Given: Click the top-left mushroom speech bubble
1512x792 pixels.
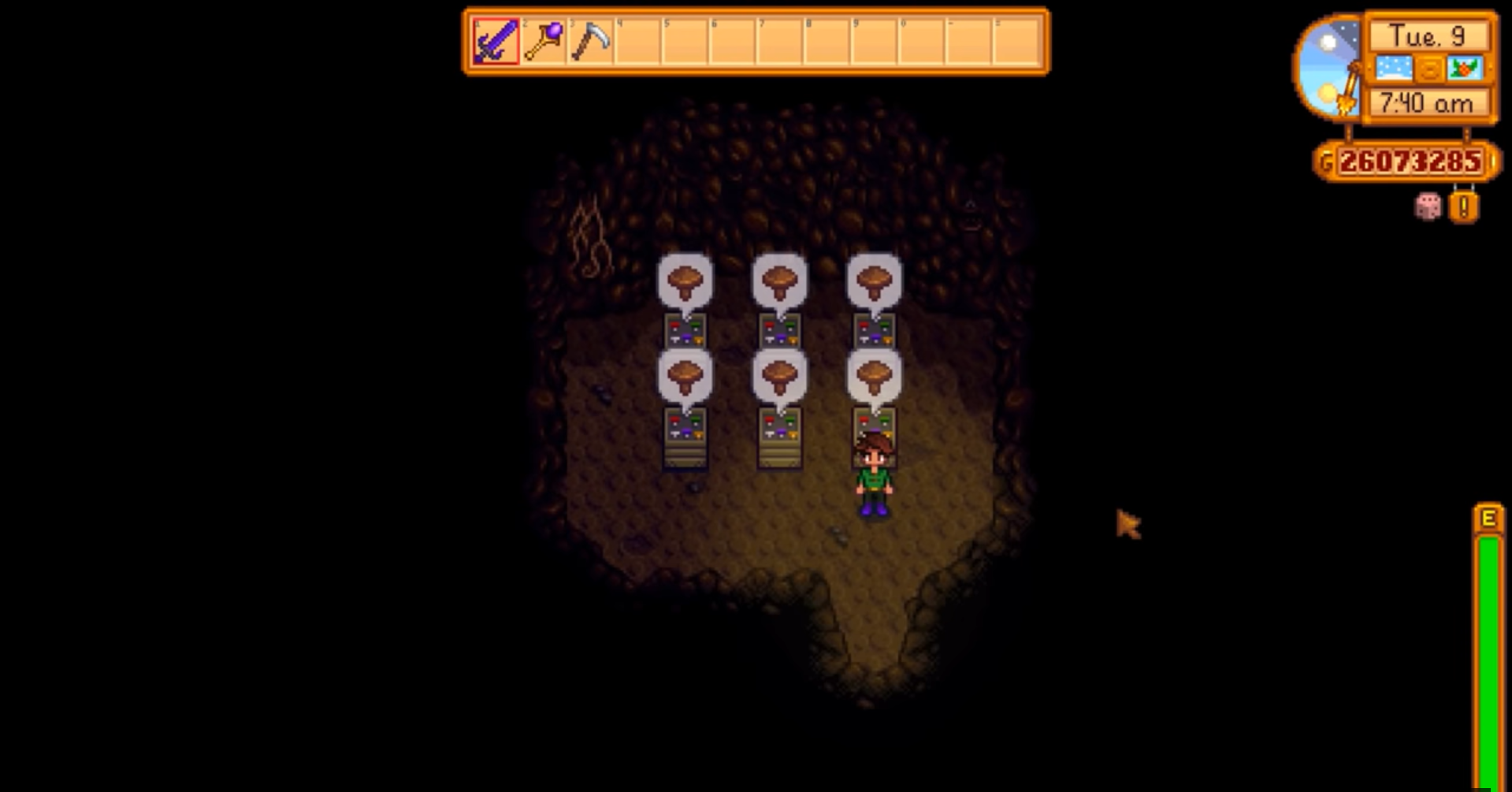Looking at the screenshot, I should [685, 282].
